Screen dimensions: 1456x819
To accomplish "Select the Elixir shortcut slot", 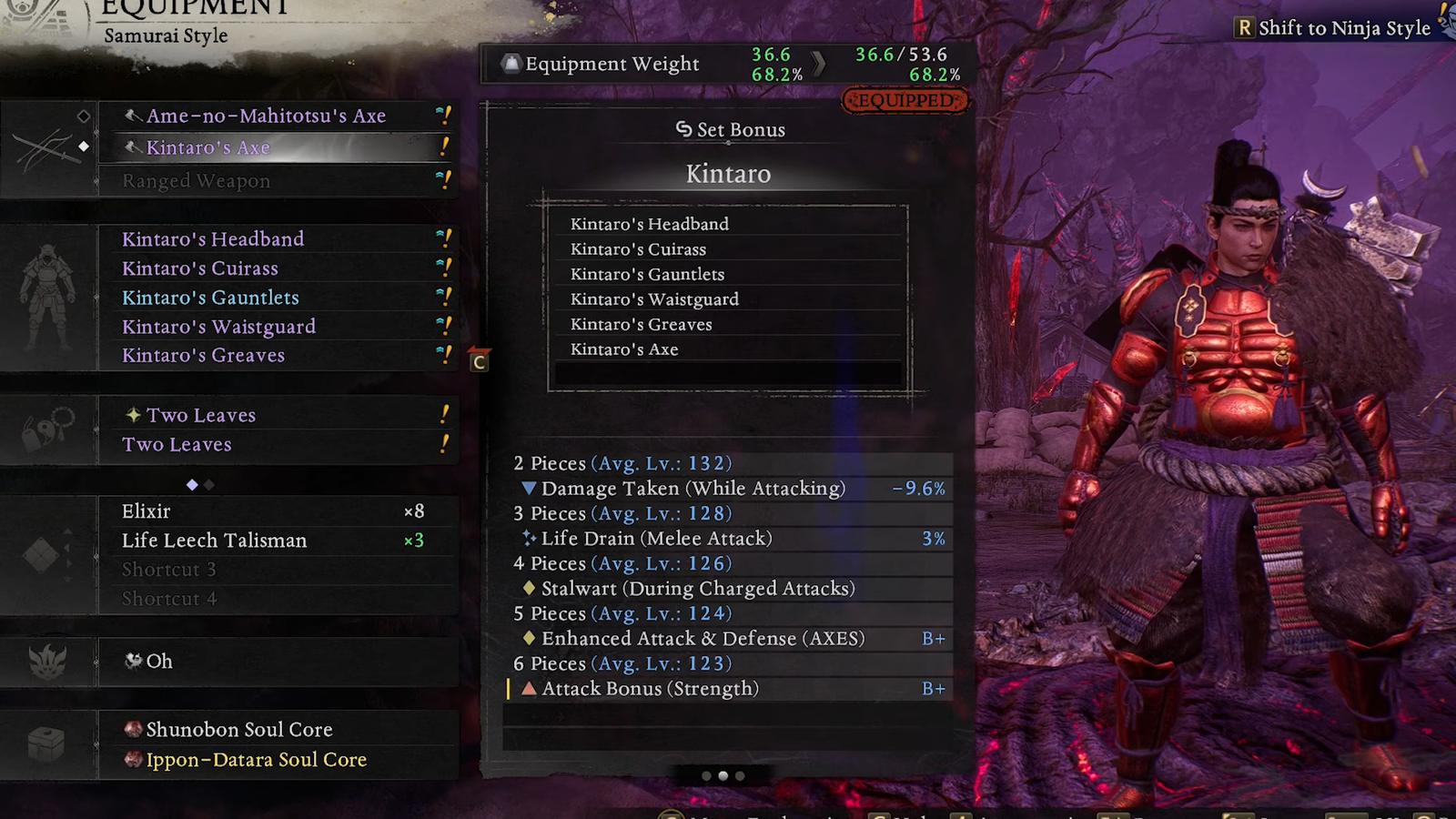I will click(x=273, y=511).
